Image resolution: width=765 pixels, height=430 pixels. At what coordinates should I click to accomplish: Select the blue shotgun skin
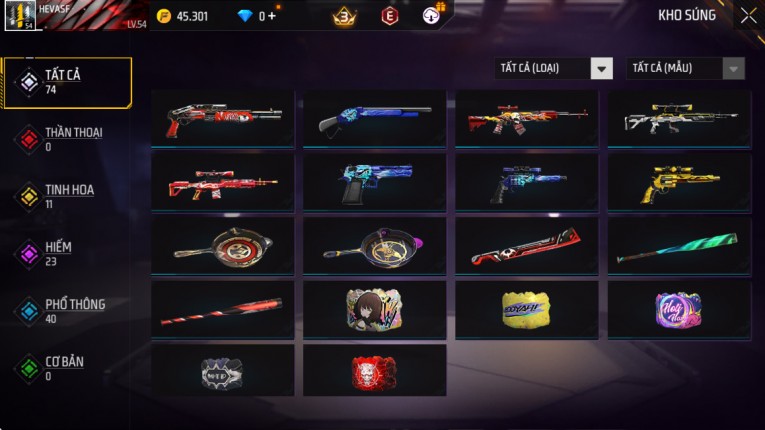(x=375, y=119)
